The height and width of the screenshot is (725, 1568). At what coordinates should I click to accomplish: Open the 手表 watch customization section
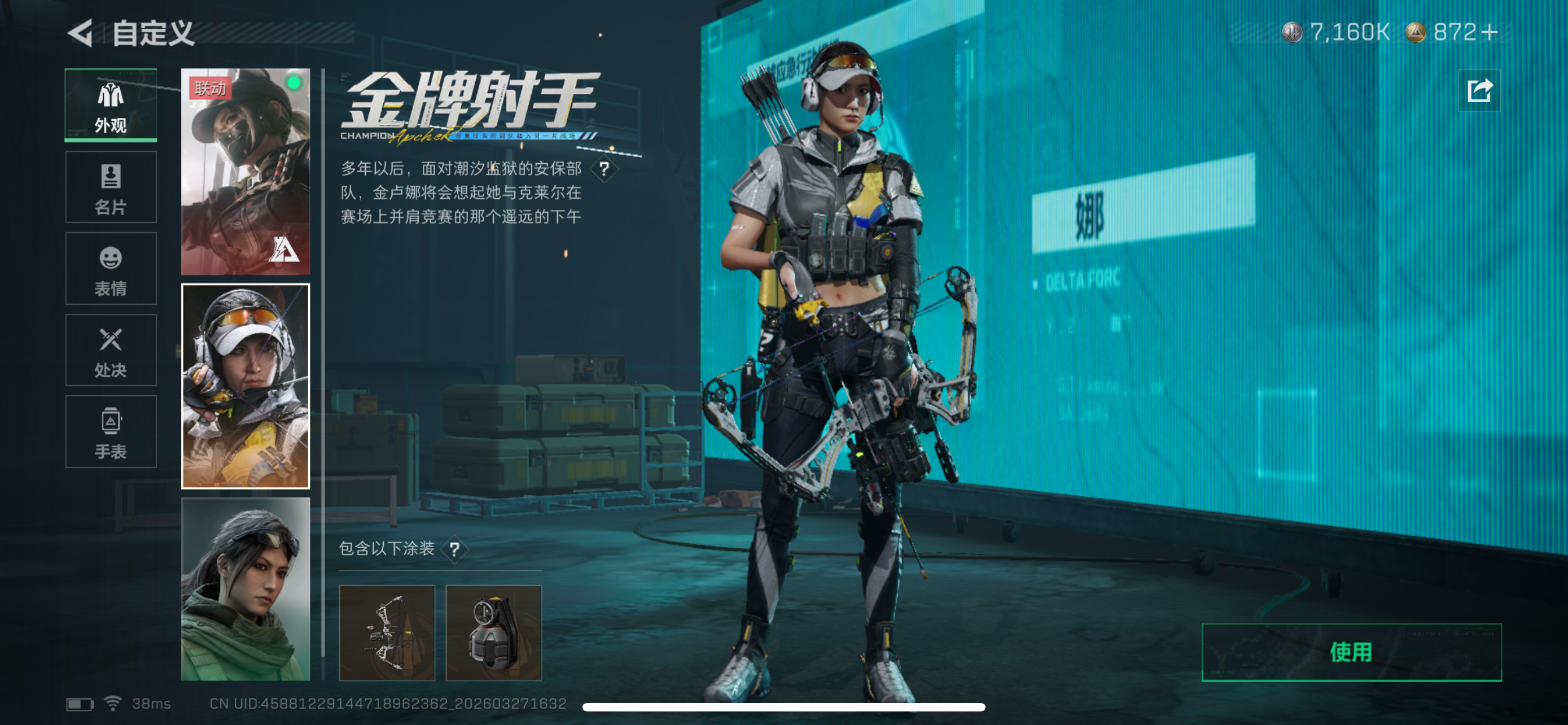(110, 432)
